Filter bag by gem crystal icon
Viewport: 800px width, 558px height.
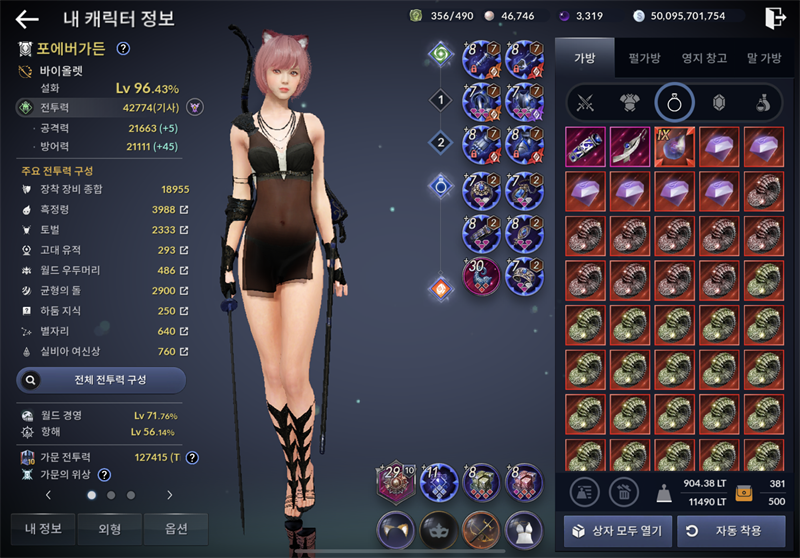(x=717, y=102)
